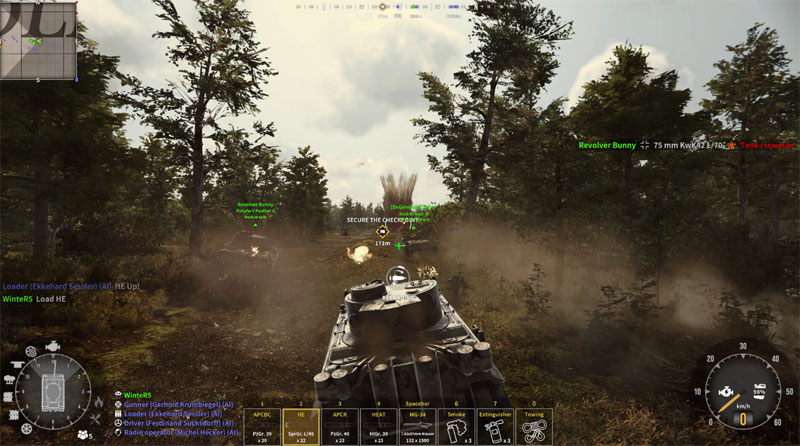Viewport: 800px width, 446px height.
Task: Select the APCBC PzGr. 39 ammo slot
Action: [x=262, y=425]
